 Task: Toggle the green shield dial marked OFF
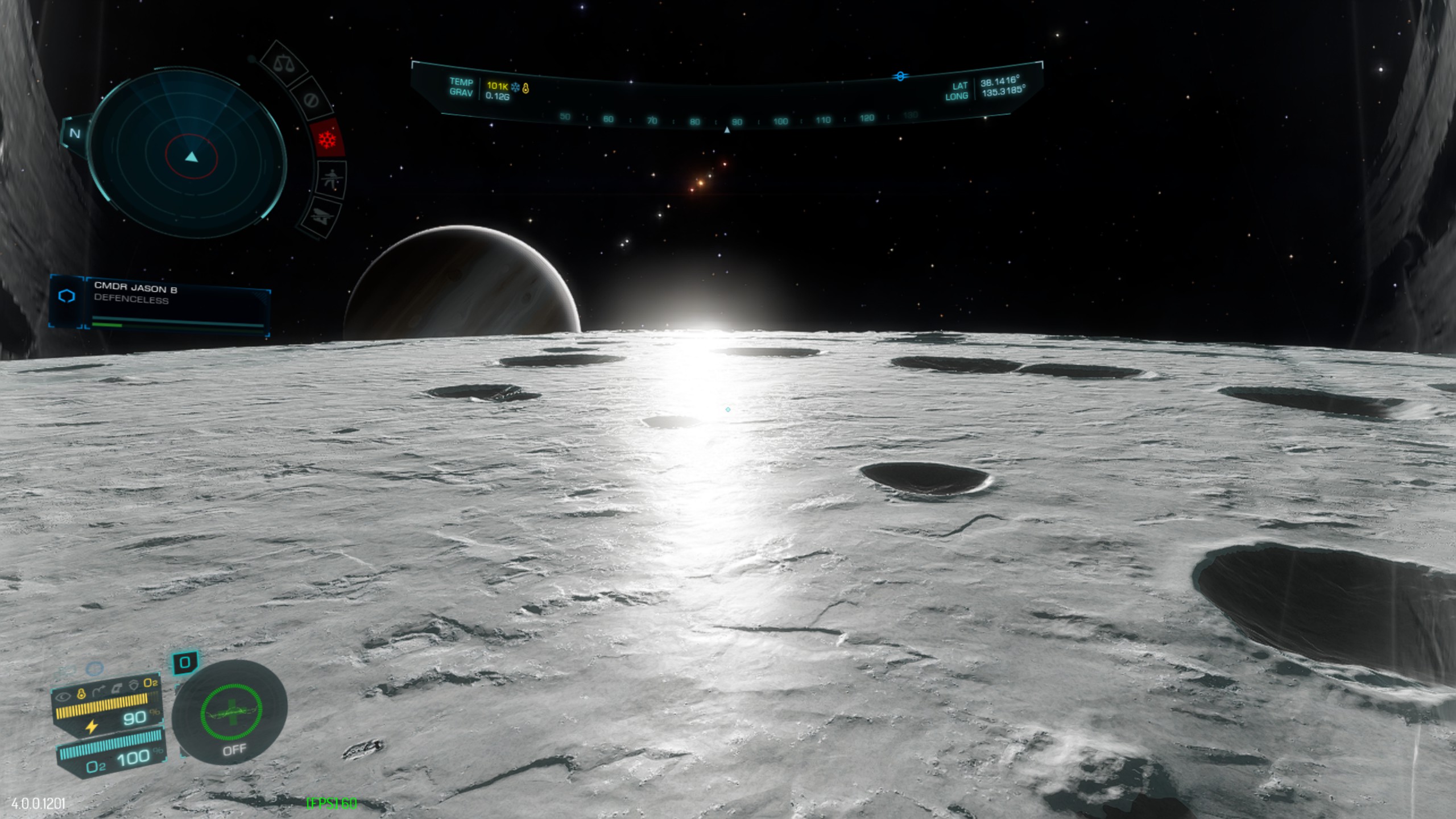[x=230, y=712]
